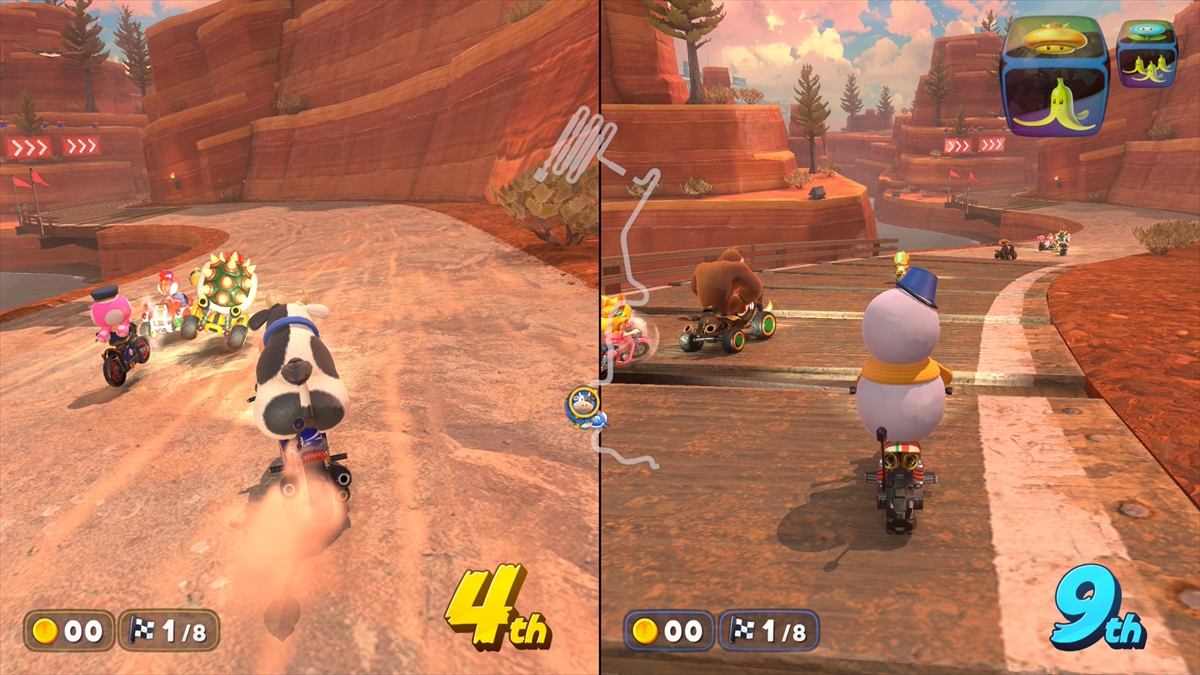Pick the ice flower item slot
1200x675 pixels.
pos(1147,30)
